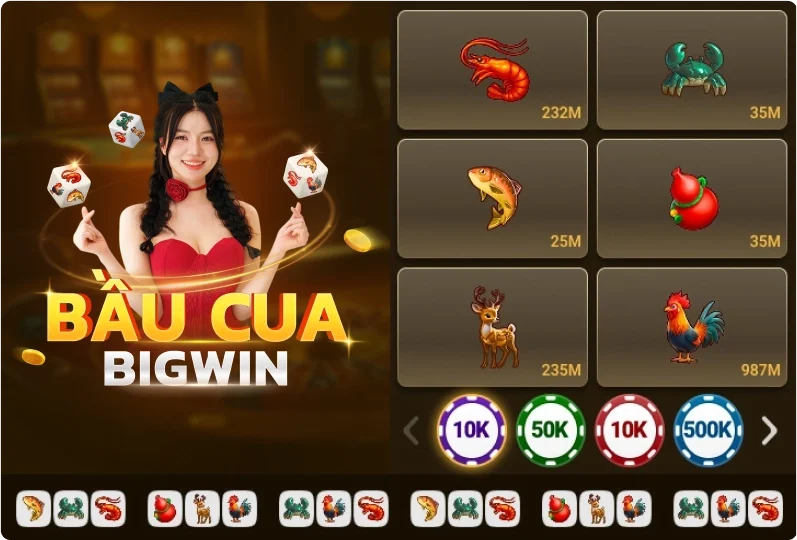The height and width of the screenshot is (540, 797).
Task: Pick the blue 500K chip
Action: [x=708, y=431]
